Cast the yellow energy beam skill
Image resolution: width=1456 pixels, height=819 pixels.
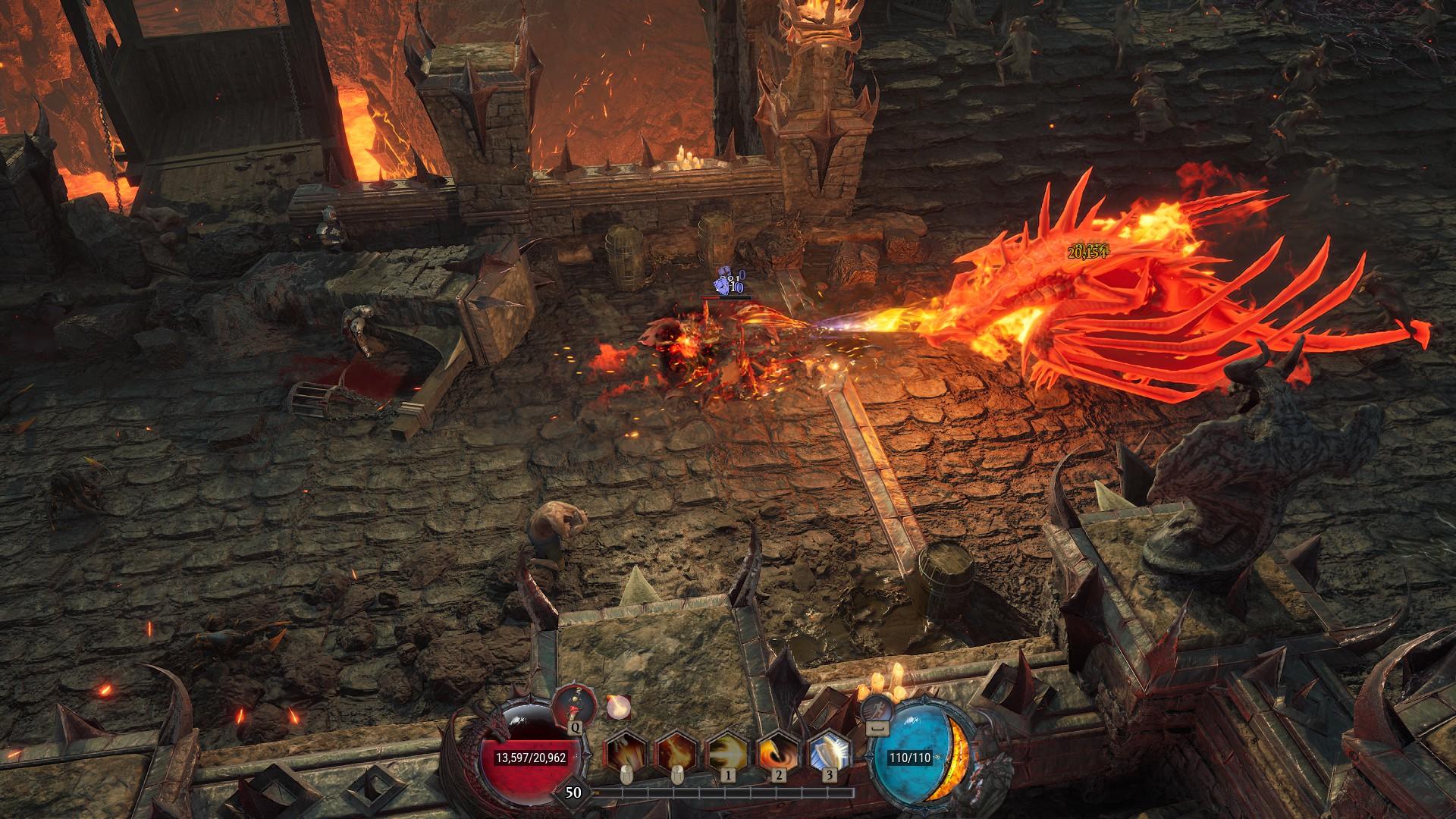(728, 753)
